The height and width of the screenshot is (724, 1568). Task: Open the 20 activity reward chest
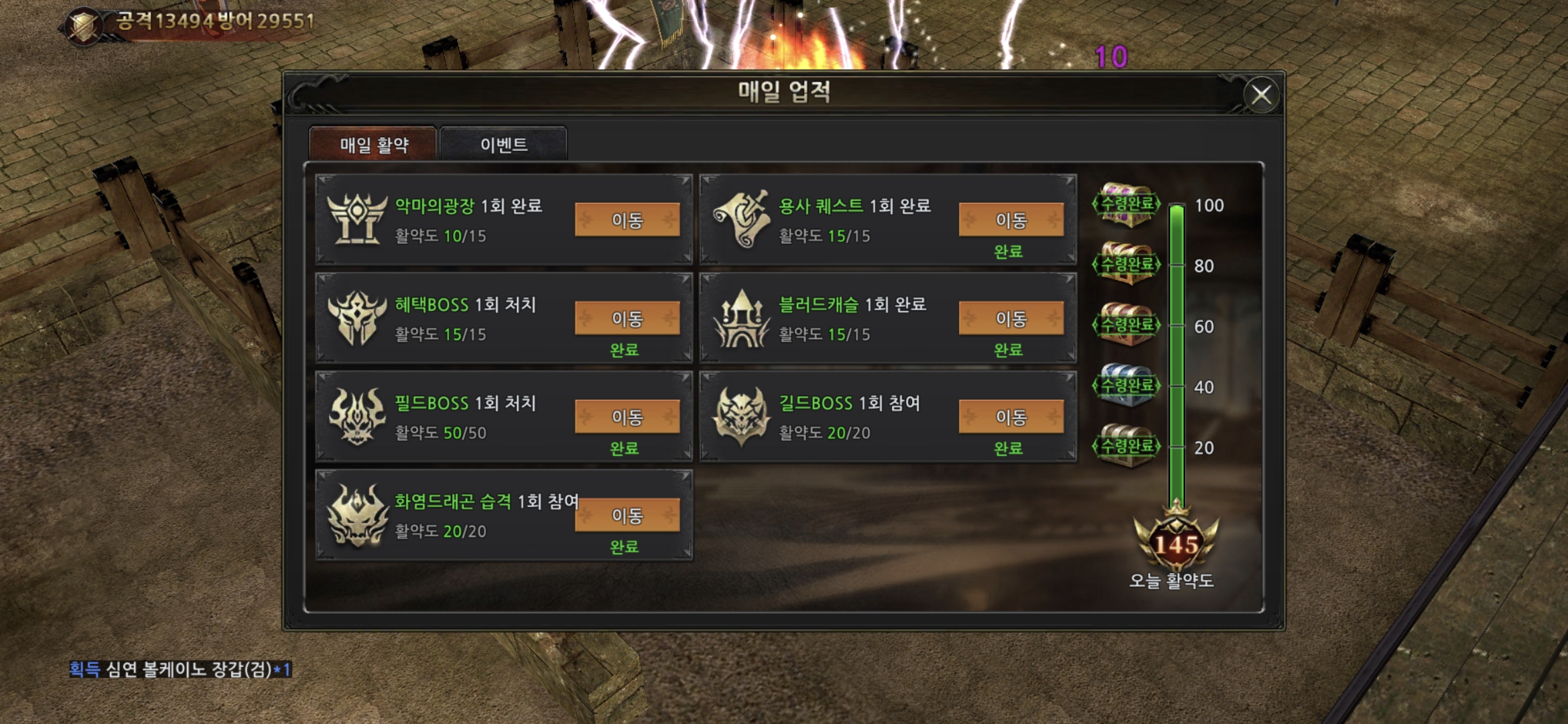click(1127, 446)
